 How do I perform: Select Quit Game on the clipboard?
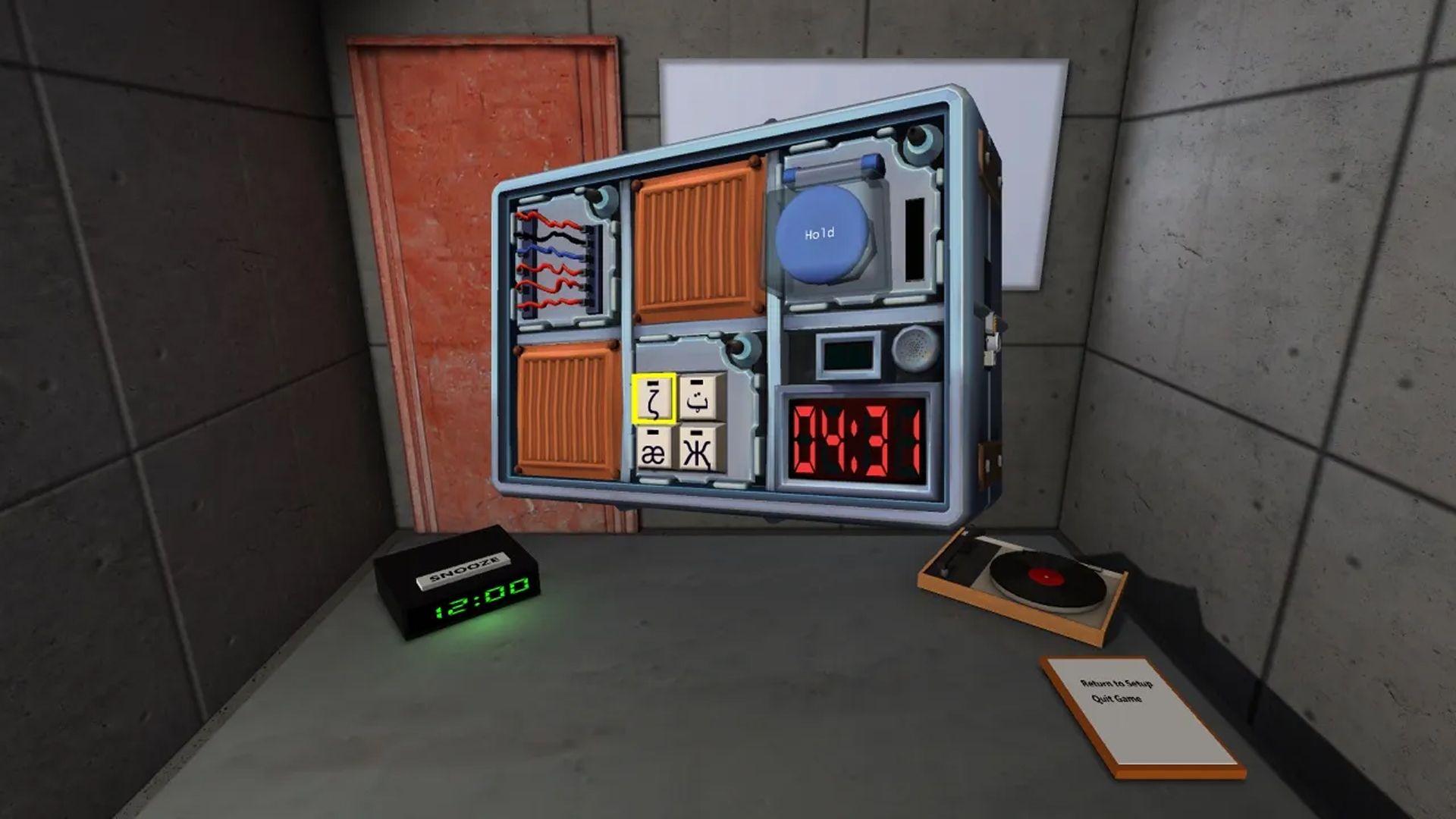1116,698
